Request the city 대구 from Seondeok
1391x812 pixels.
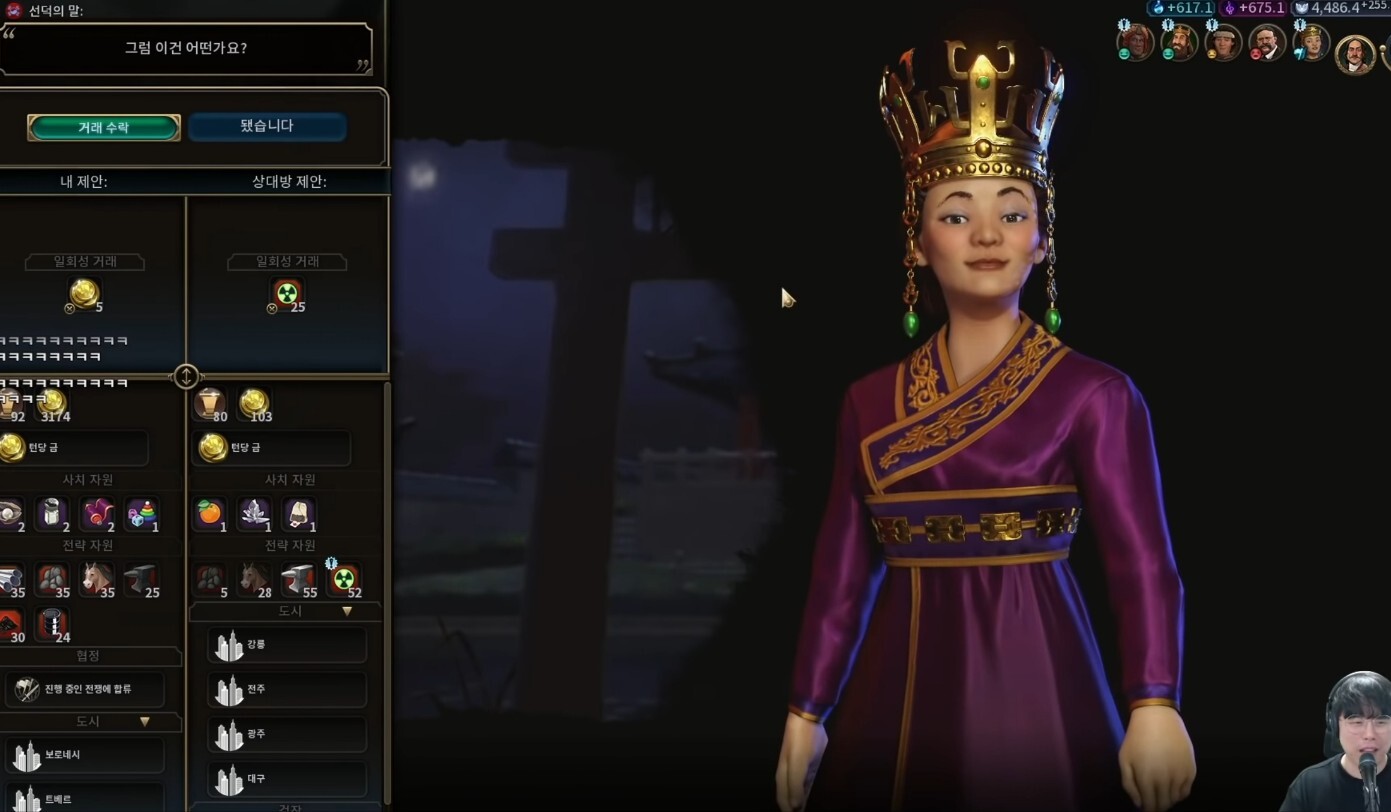pyautogui.click(x=287, y=778)
